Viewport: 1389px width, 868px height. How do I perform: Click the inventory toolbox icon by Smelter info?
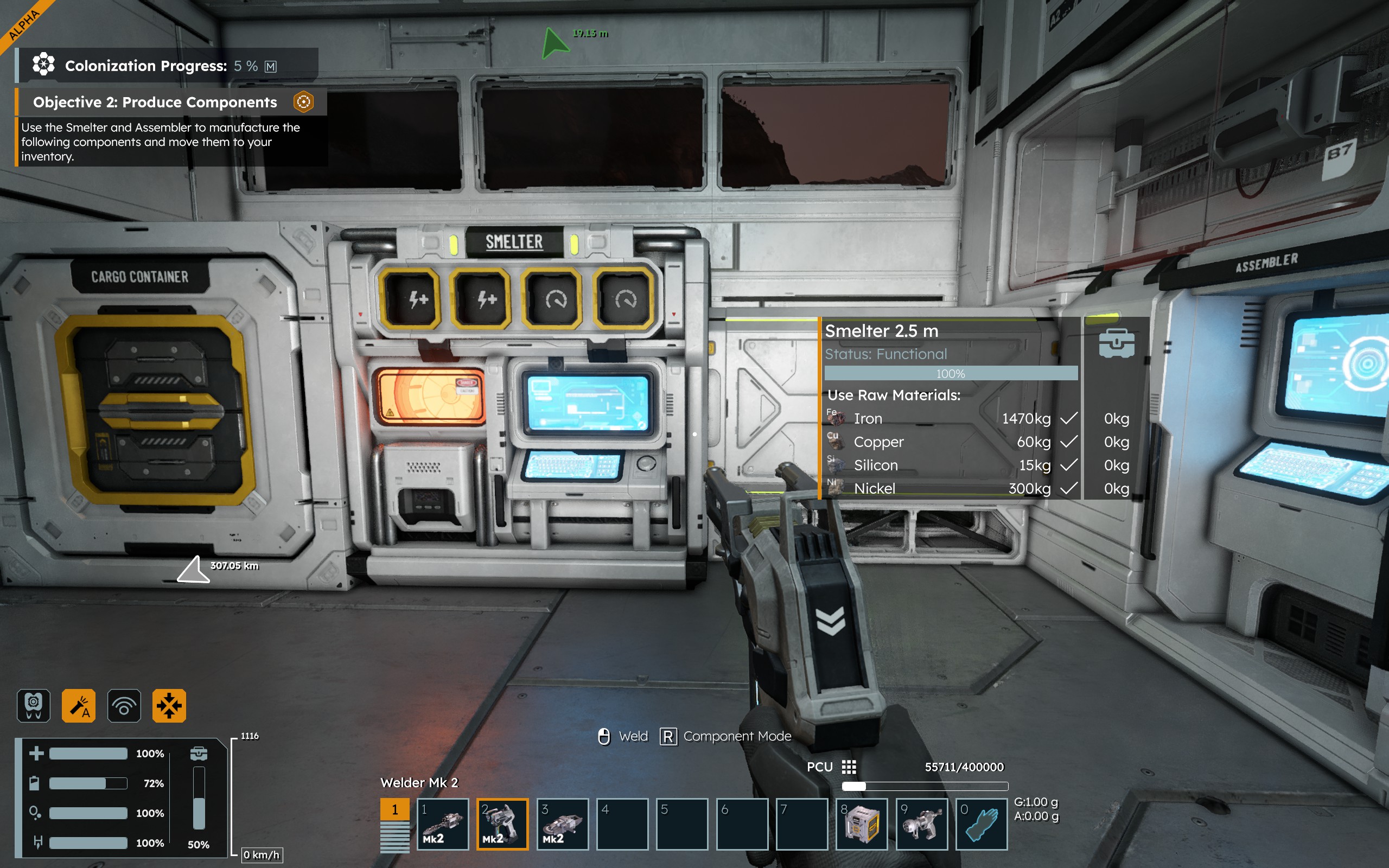point(1117,343)
